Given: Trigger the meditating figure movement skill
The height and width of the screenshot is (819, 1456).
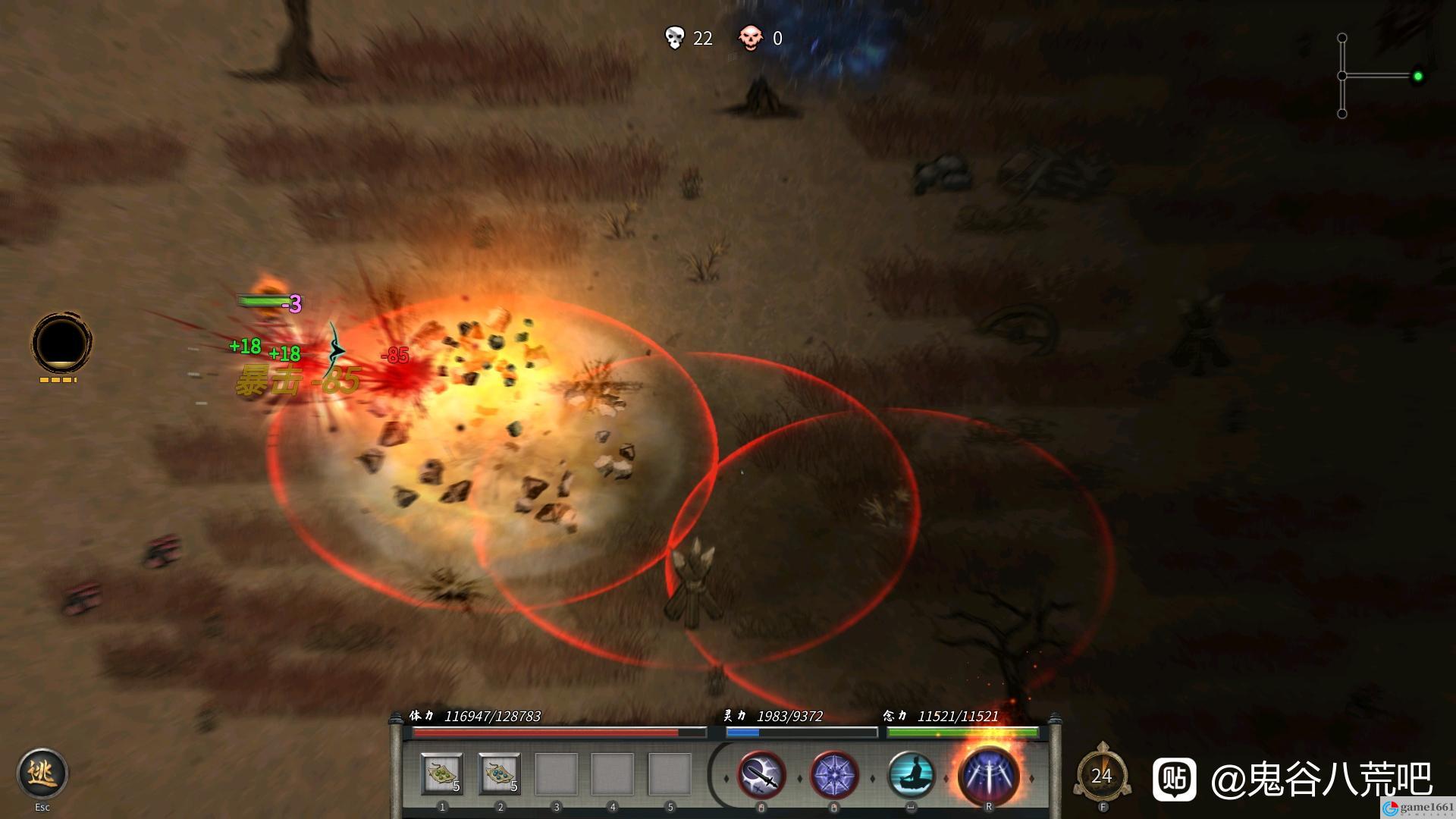Looking at the screenshot, I should point(911,776).
